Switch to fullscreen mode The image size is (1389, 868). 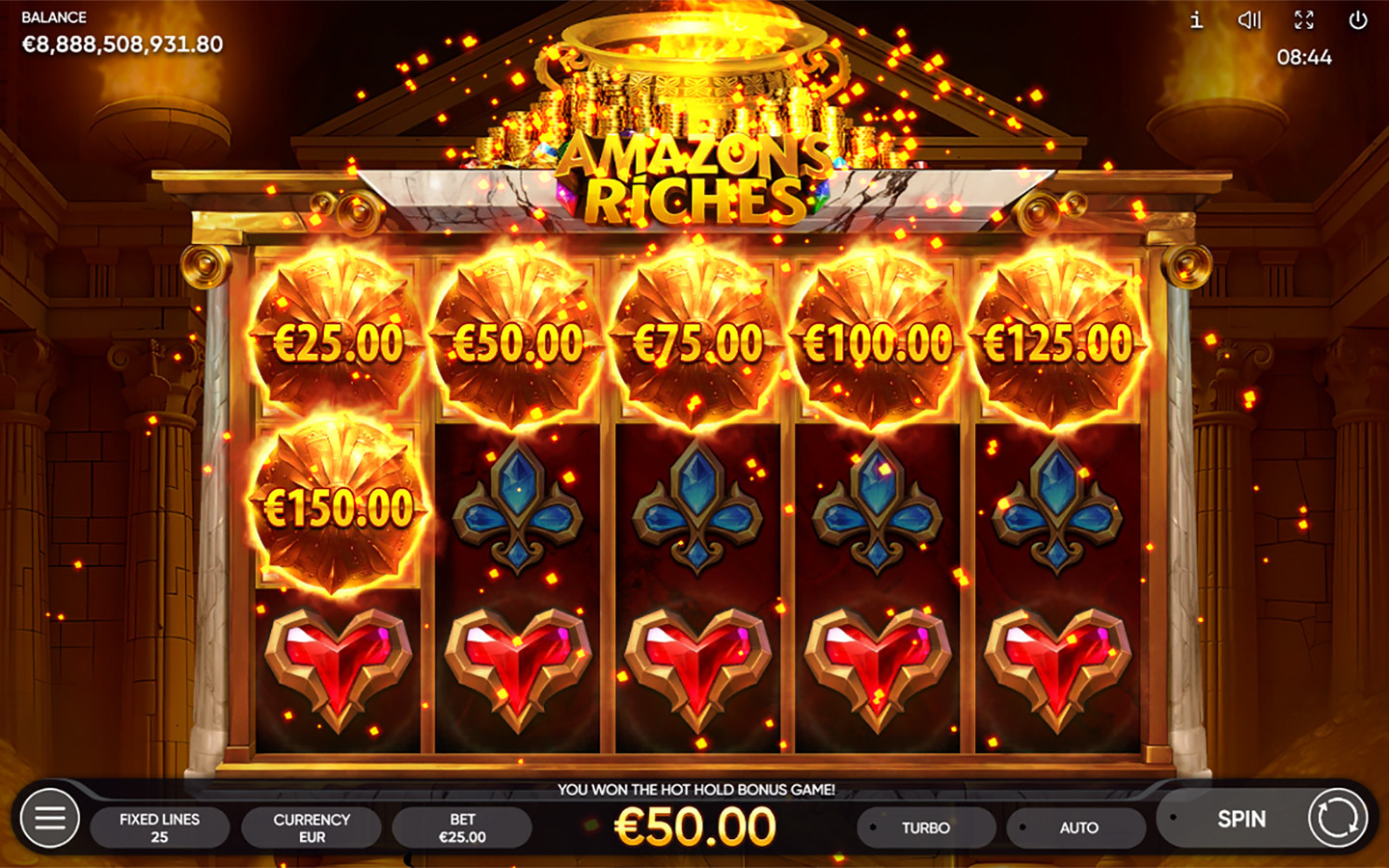click(x=1304, y=20)
